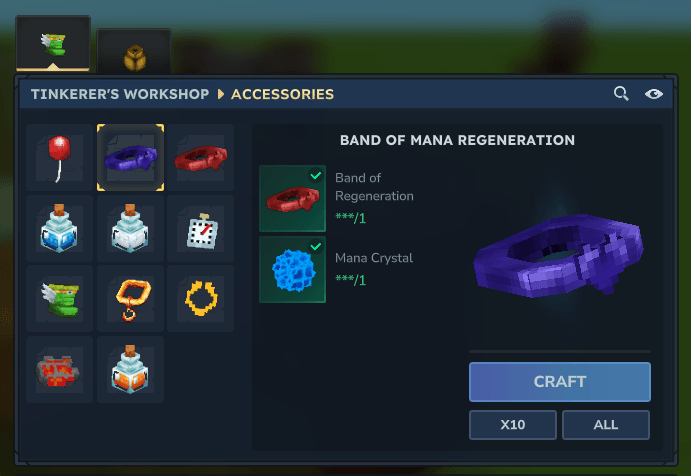Click the Mana Crystal ingredient slot

coord(292,269)
